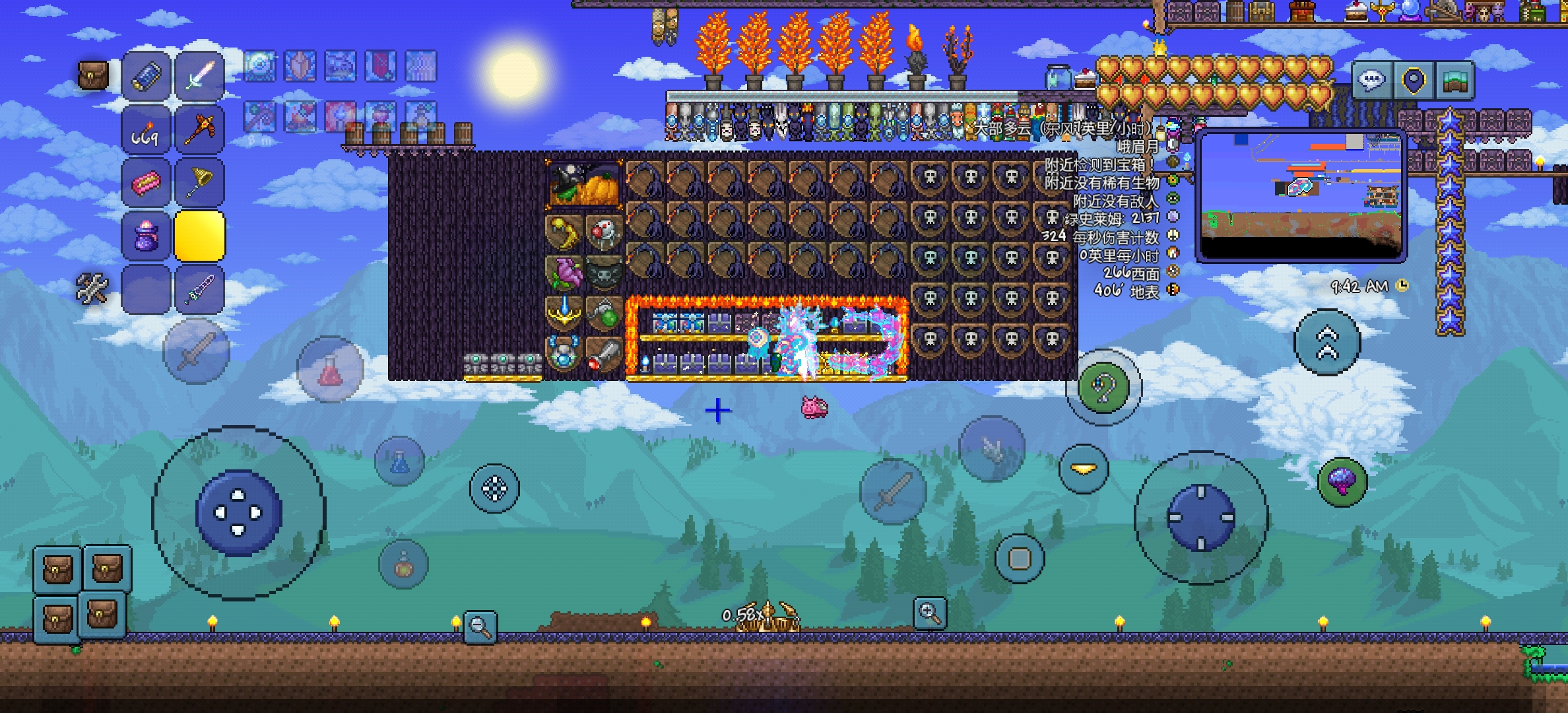Open the crafting hammer and wrench button
1568x713 pixels.
(92, 289)
